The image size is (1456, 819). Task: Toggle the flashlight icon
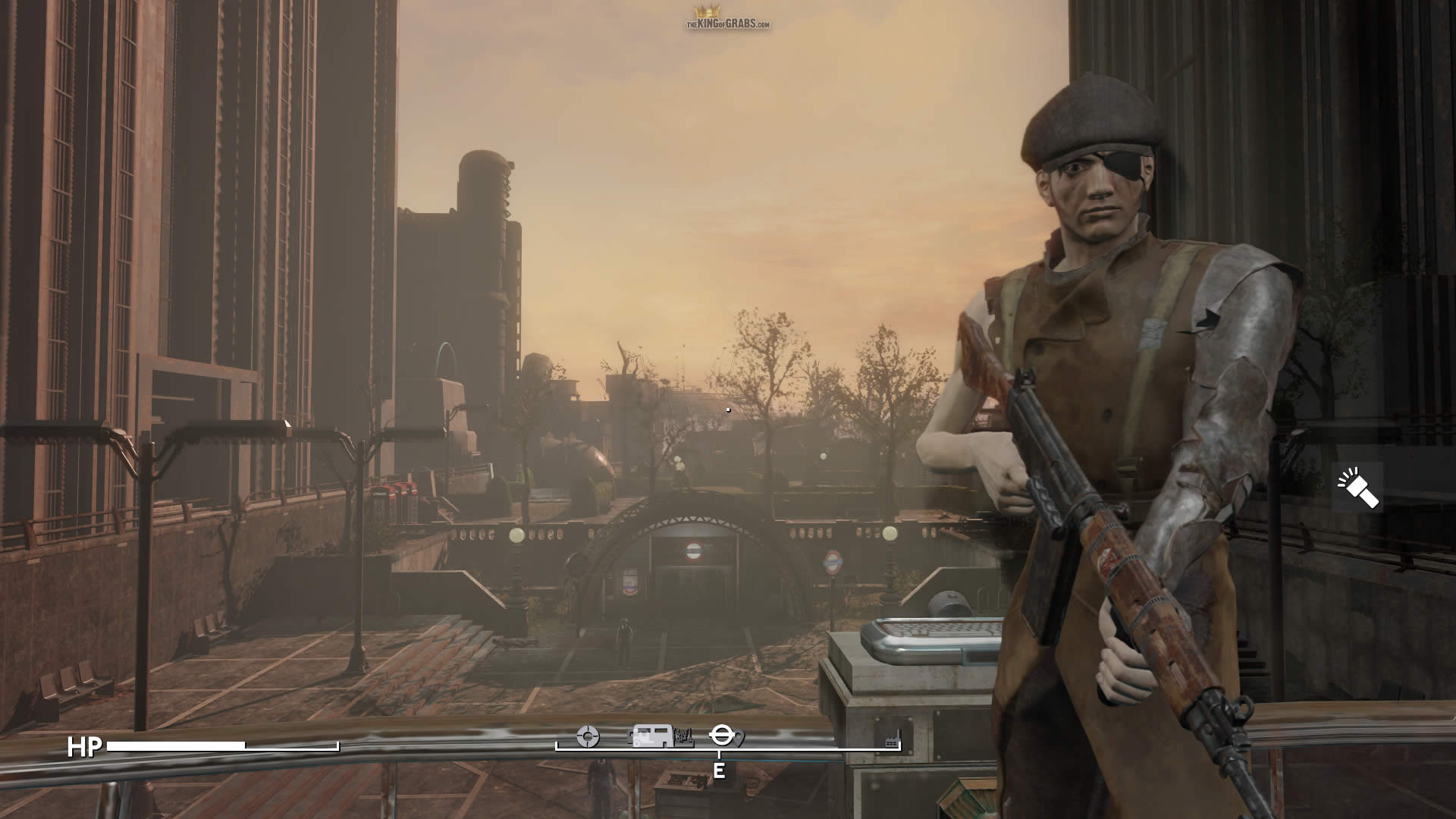pyautogui.click(x=1357, y=487)
